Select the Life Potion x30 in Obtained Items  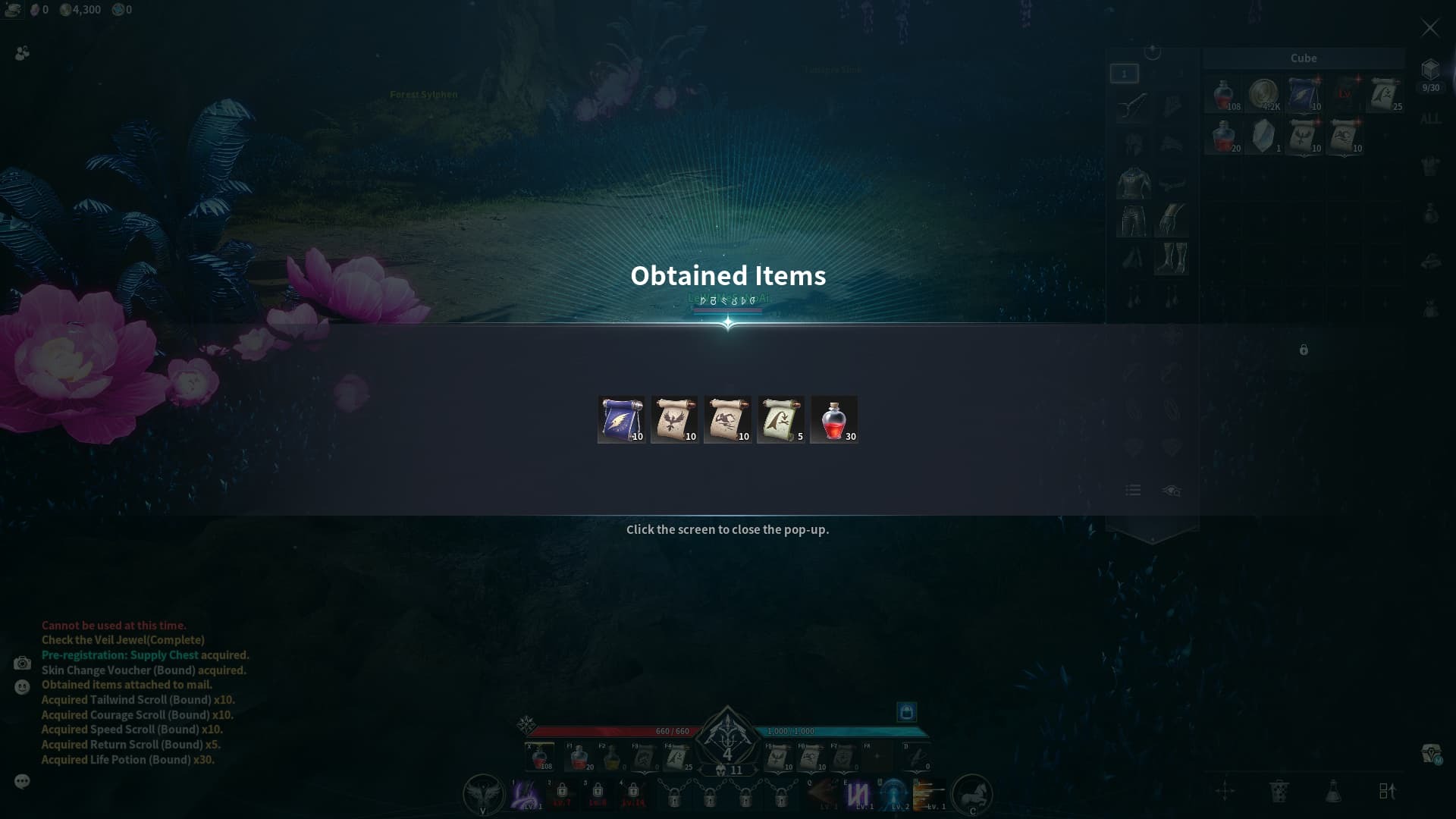834,419
